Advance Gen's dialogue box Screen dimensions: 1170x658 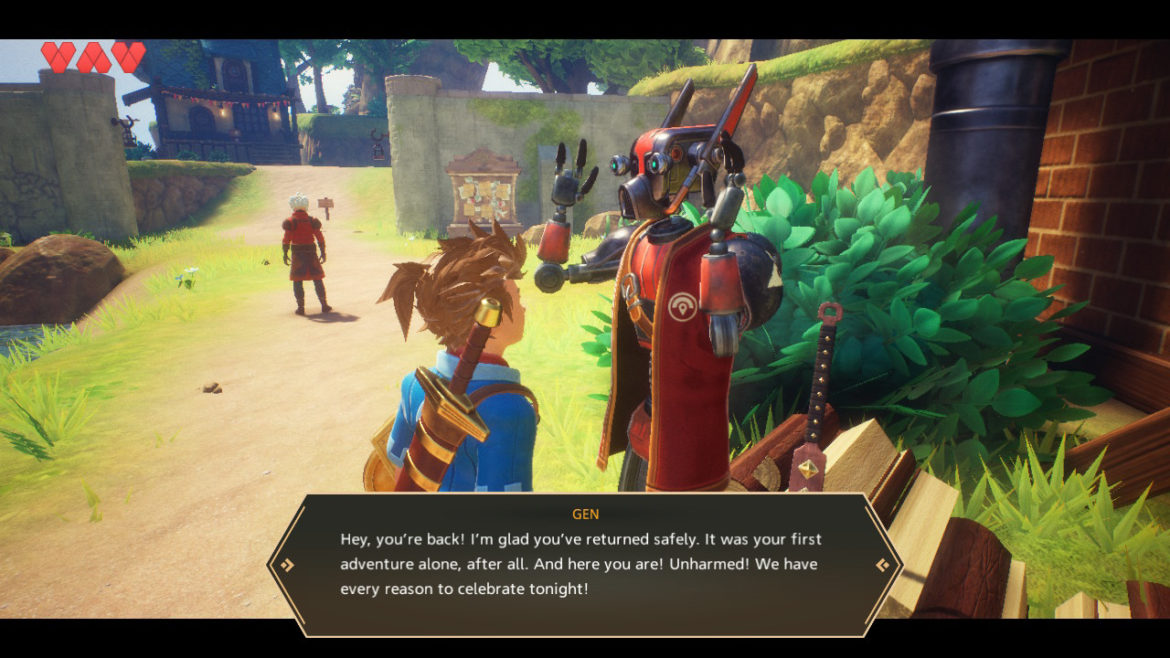pos(883,565)
